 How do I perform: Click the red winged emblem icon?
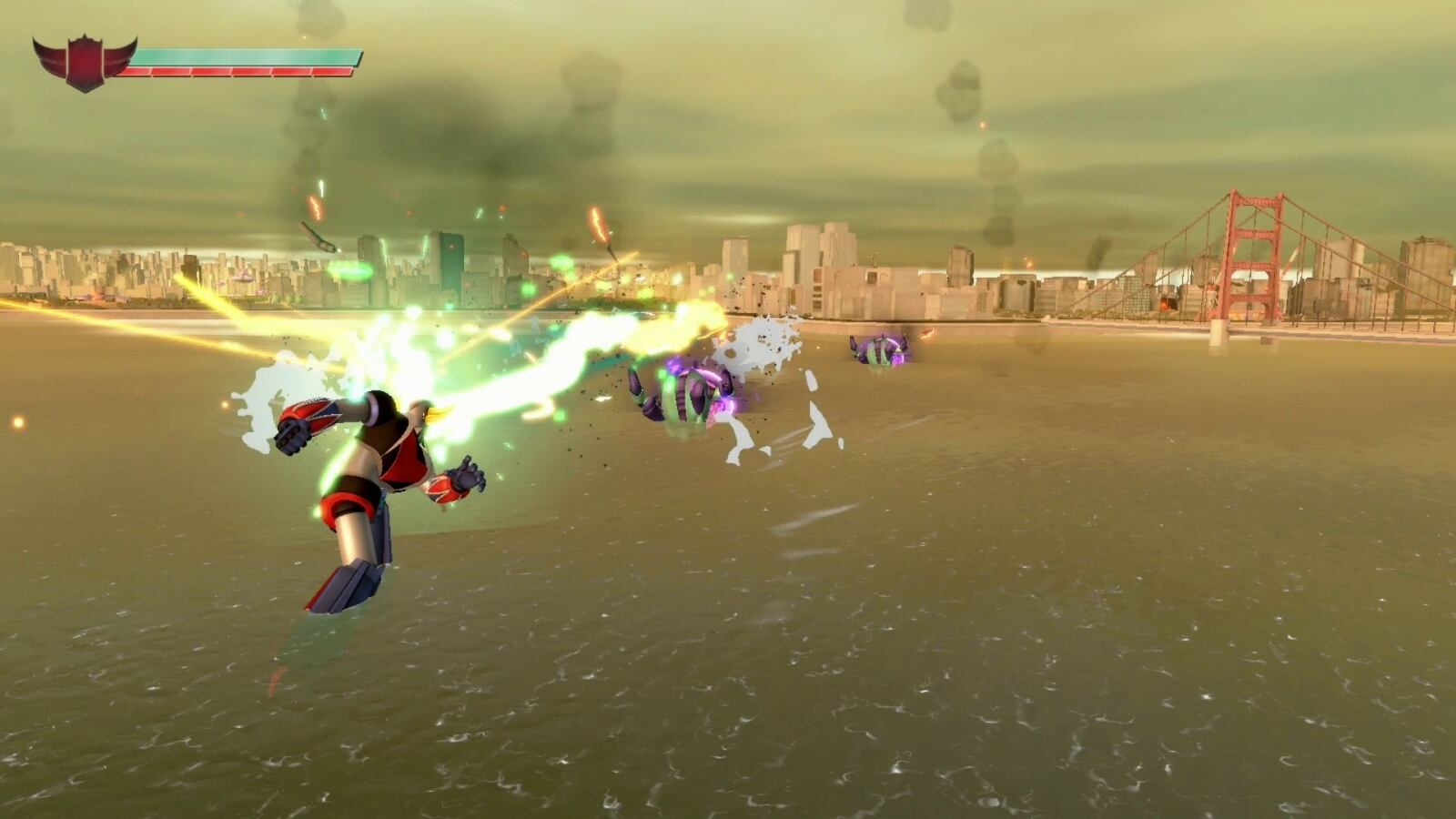[84, 62]
